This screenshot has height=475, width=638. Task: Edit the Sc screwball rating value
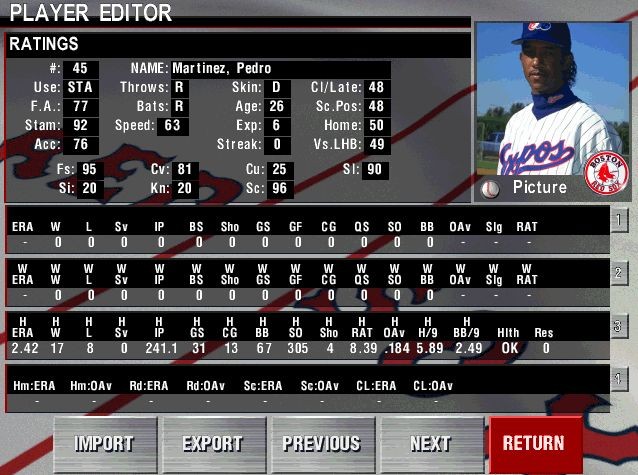tap(279, 188)
